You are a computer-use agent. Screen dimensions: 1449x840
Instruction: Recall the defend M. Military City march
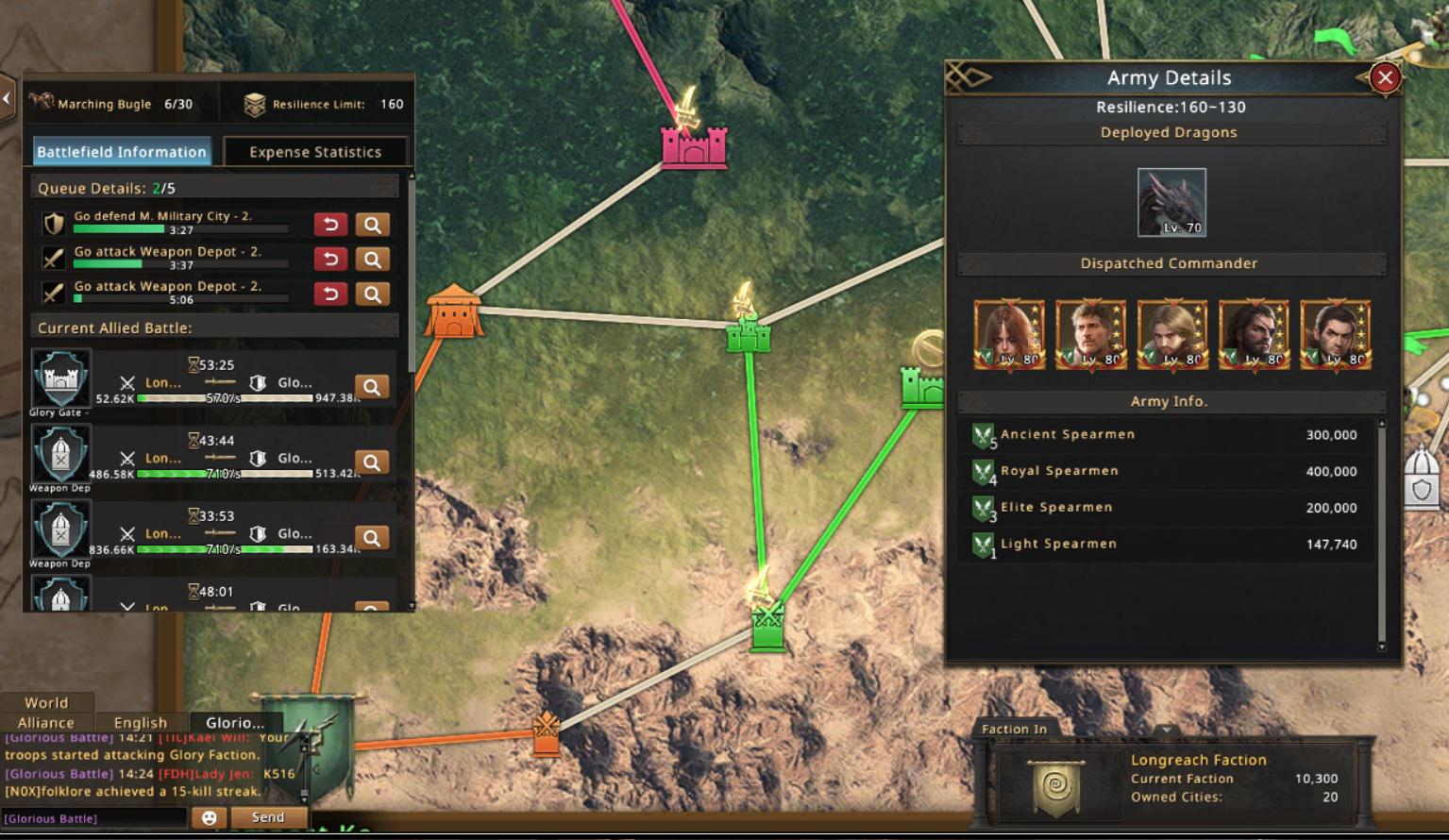point(330,225)
